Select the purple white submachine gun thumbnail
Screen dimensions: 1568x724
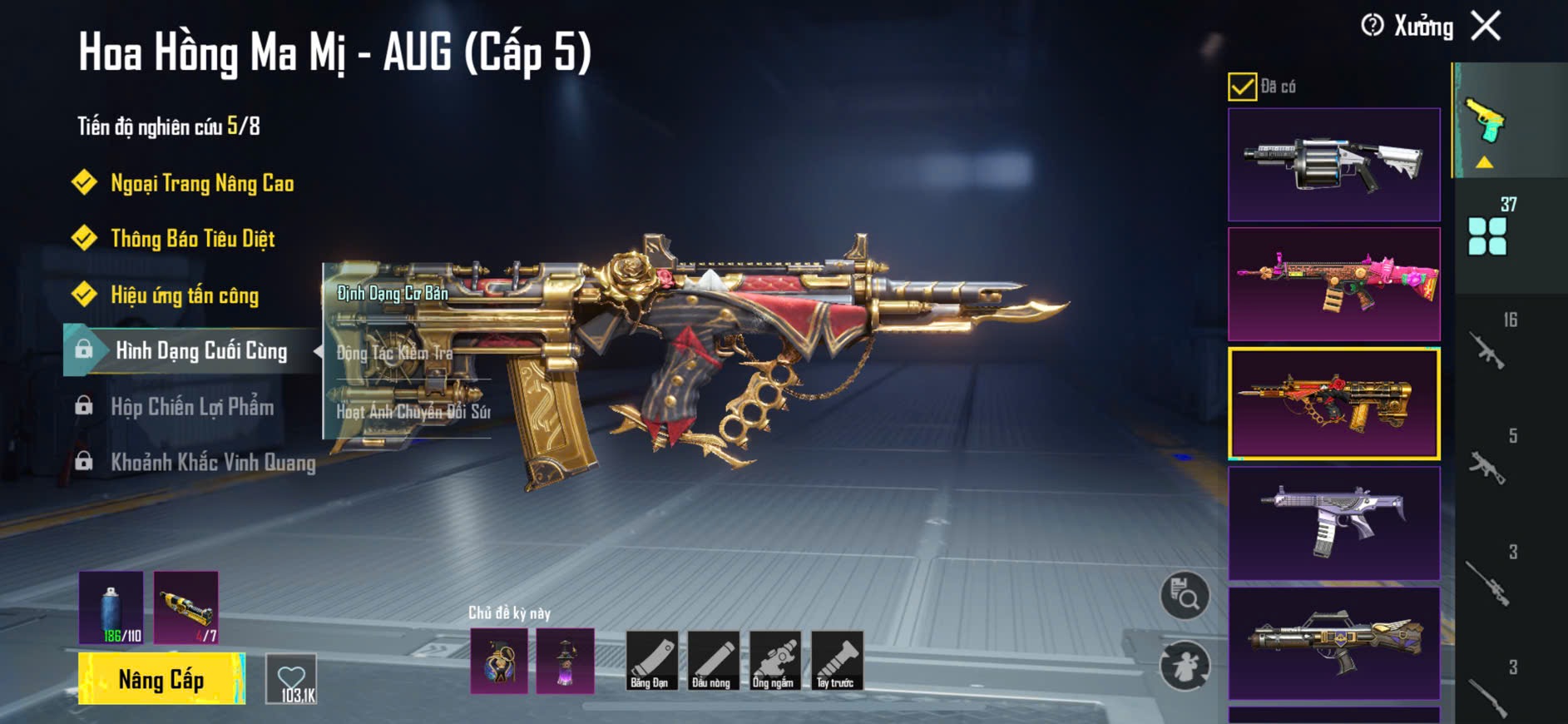1333,523
